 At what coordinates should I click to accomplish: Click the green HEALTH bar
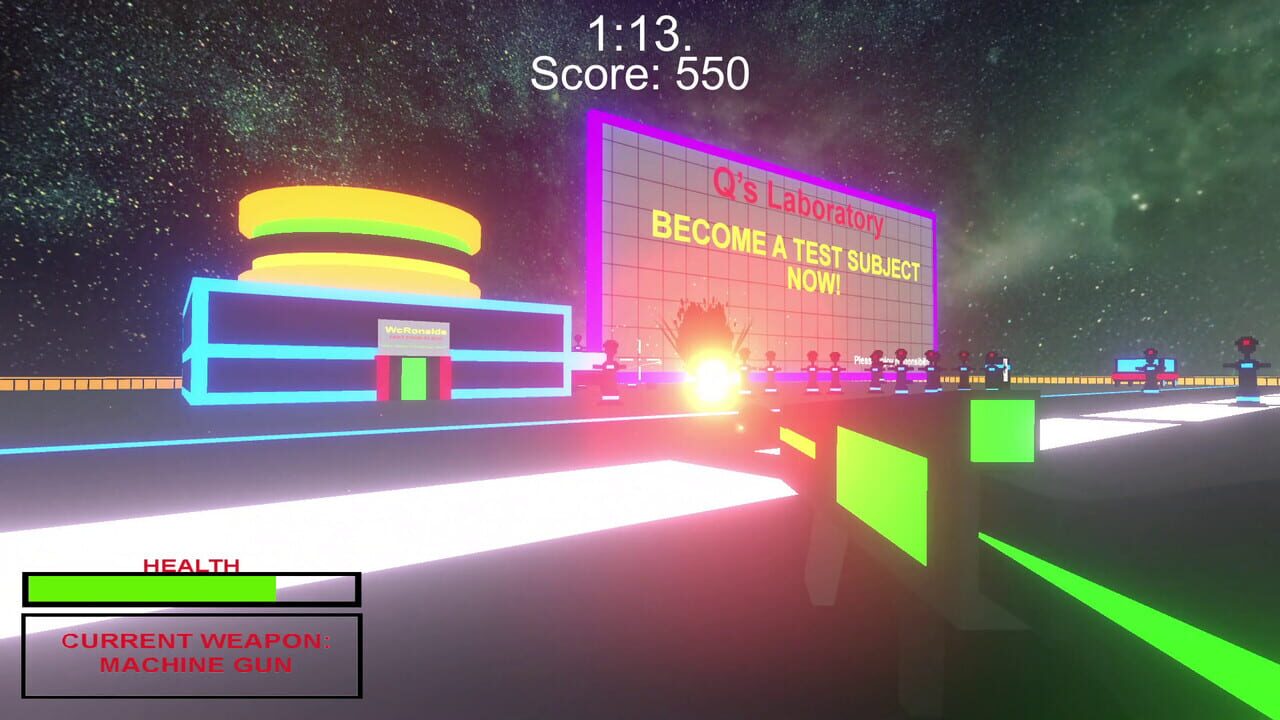[x=150, y=588]
